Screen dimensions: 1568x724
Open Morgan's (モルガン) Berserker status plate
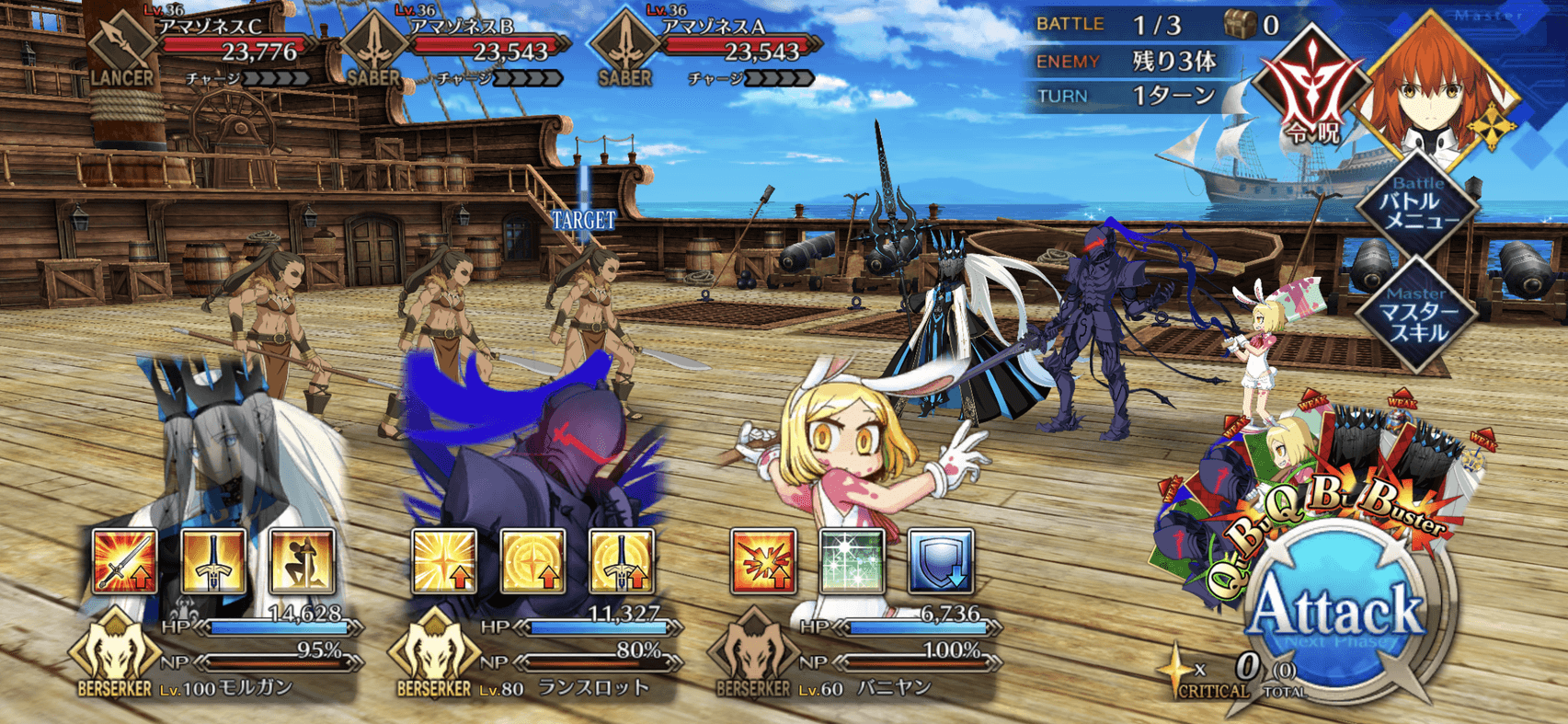pyautogui.click(x=216, y=655)
